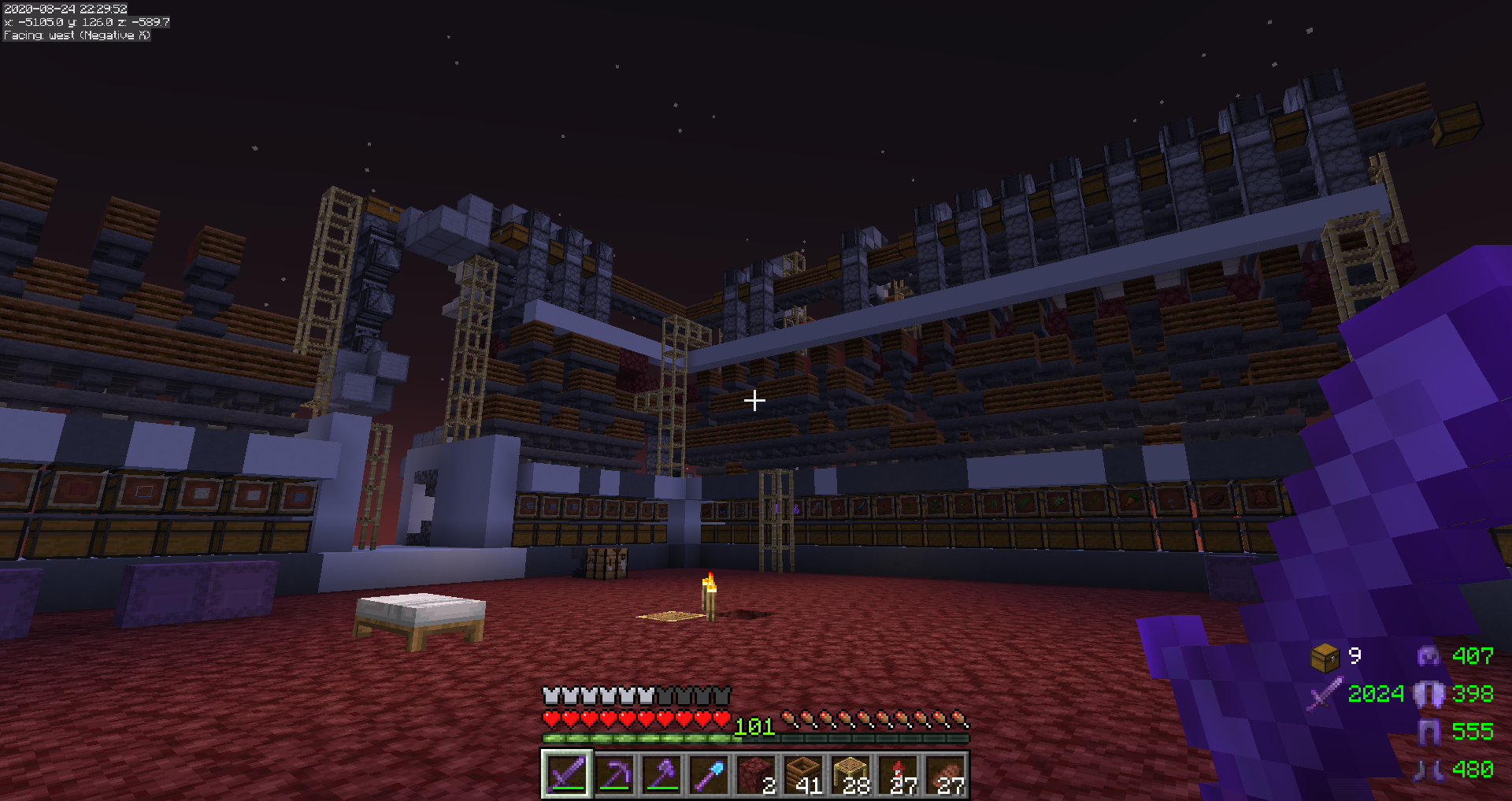Switch to the diamond shovel slot

coord(709,774)
